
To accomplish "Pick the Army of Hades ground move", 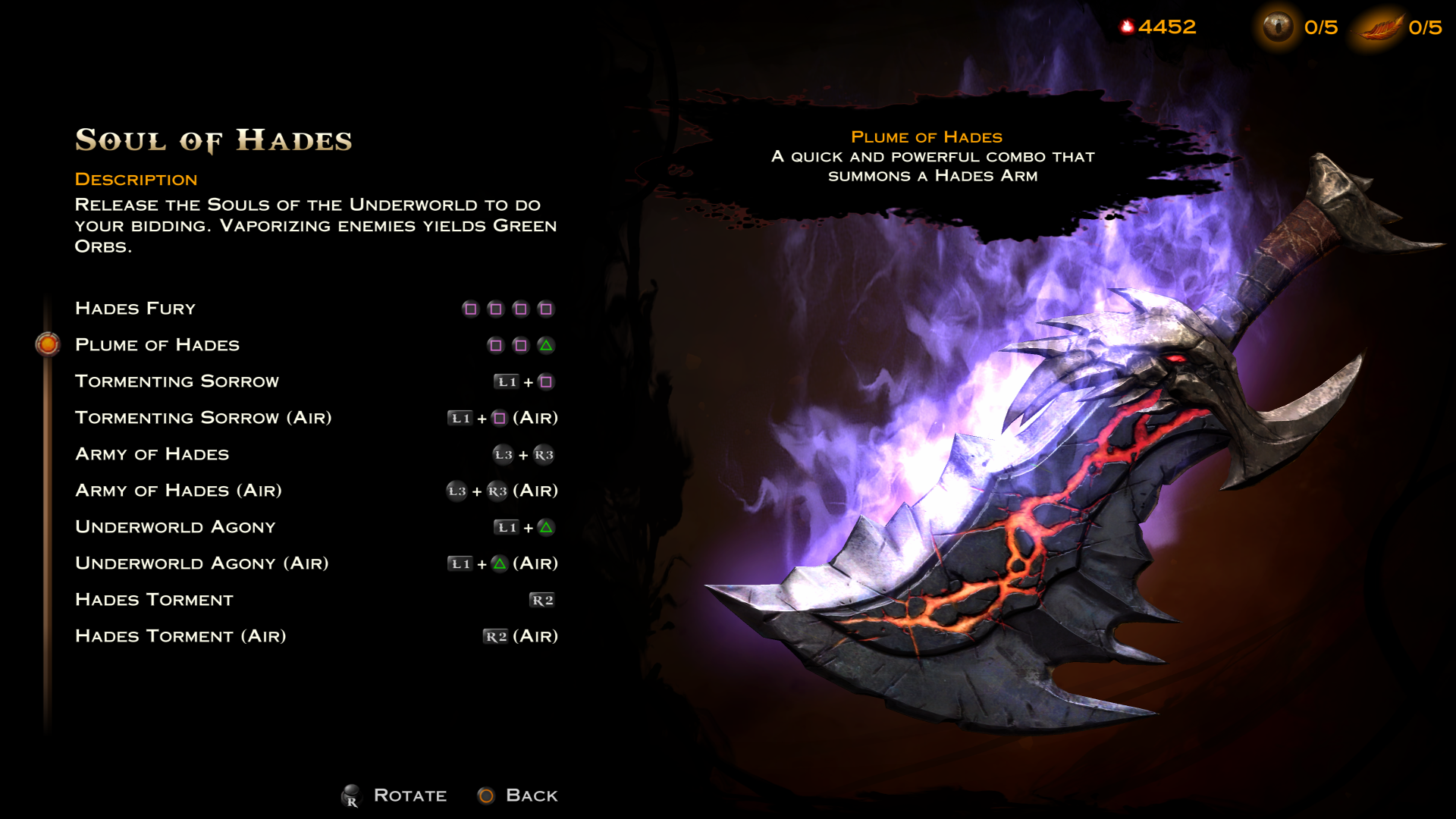I will pyautogui.click(x=152, y=454).
